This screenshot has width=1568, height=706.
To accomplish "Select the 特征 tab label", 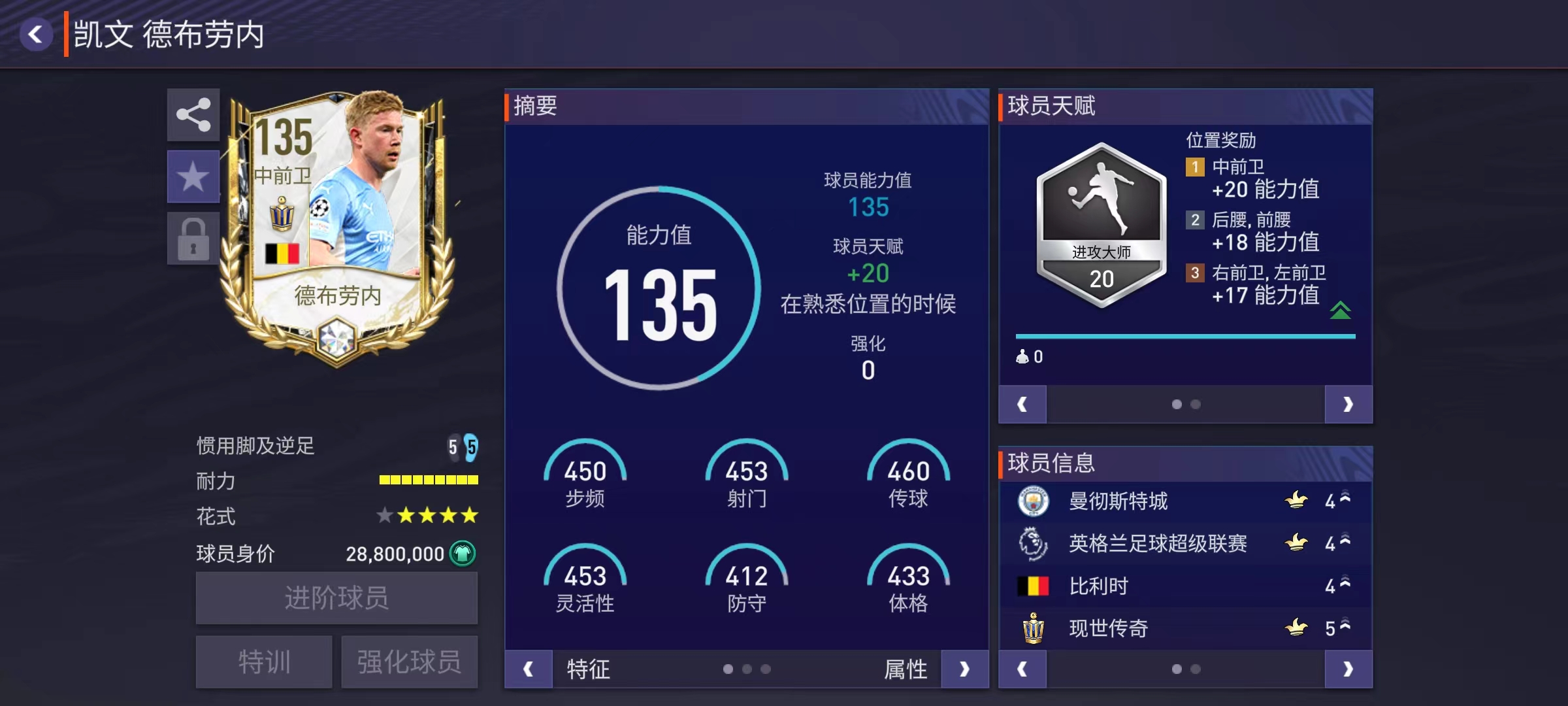I will coord(588,669).
